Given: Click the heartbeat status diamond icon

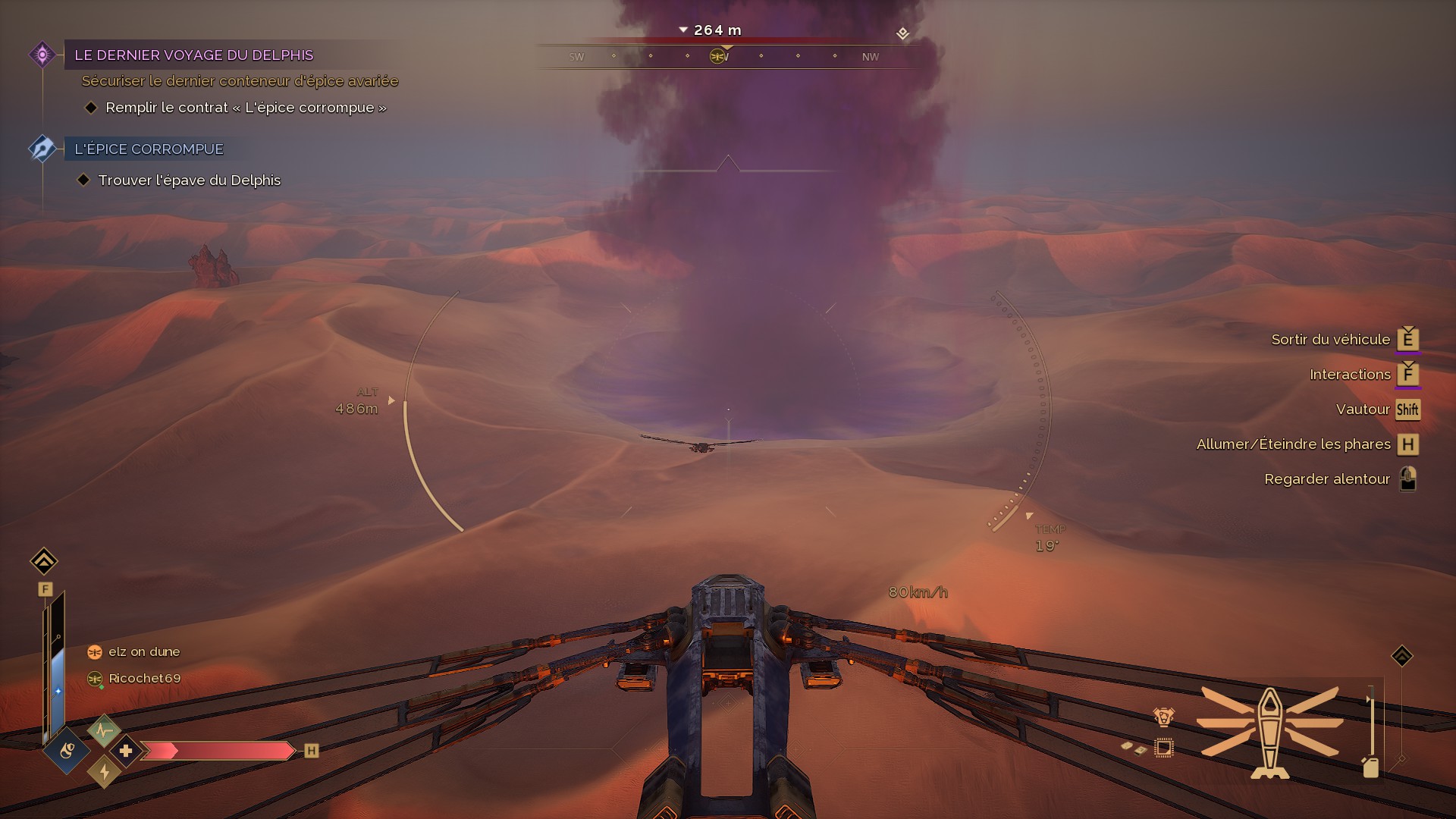Looking at the screenshot, I should pos(104,731).
